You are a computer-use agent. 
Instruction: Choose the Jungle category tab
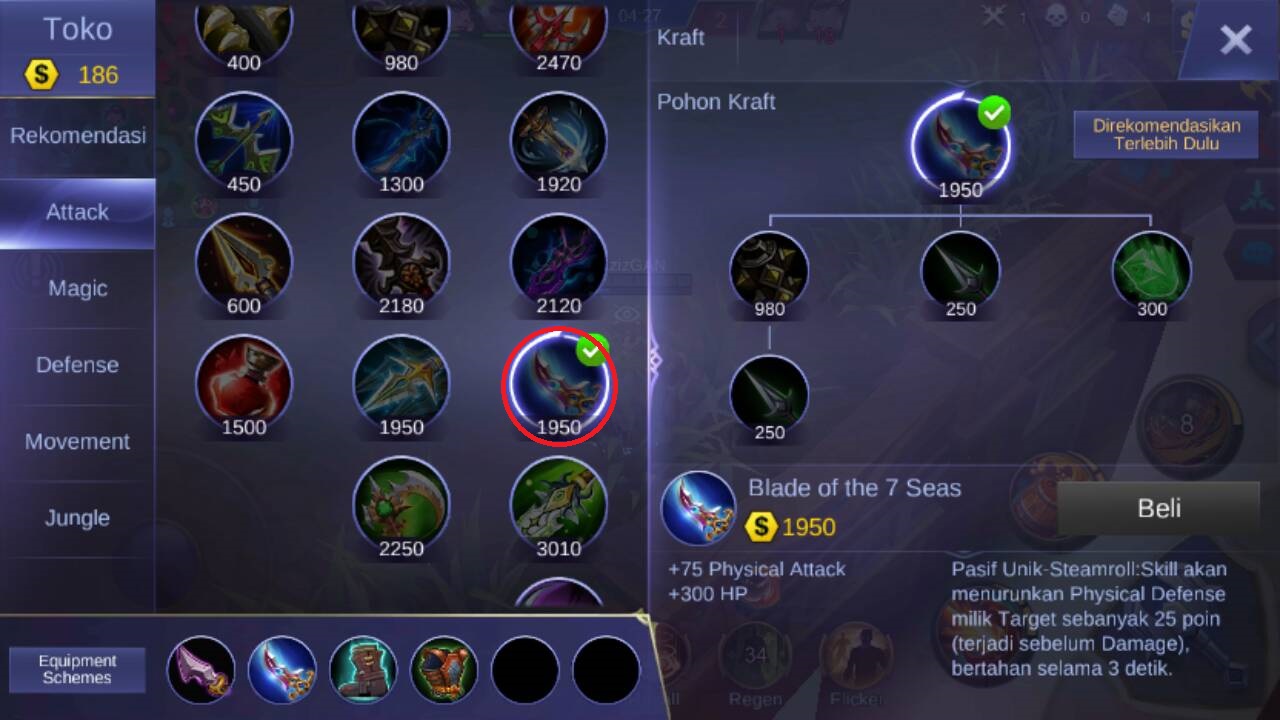[77, 518]
